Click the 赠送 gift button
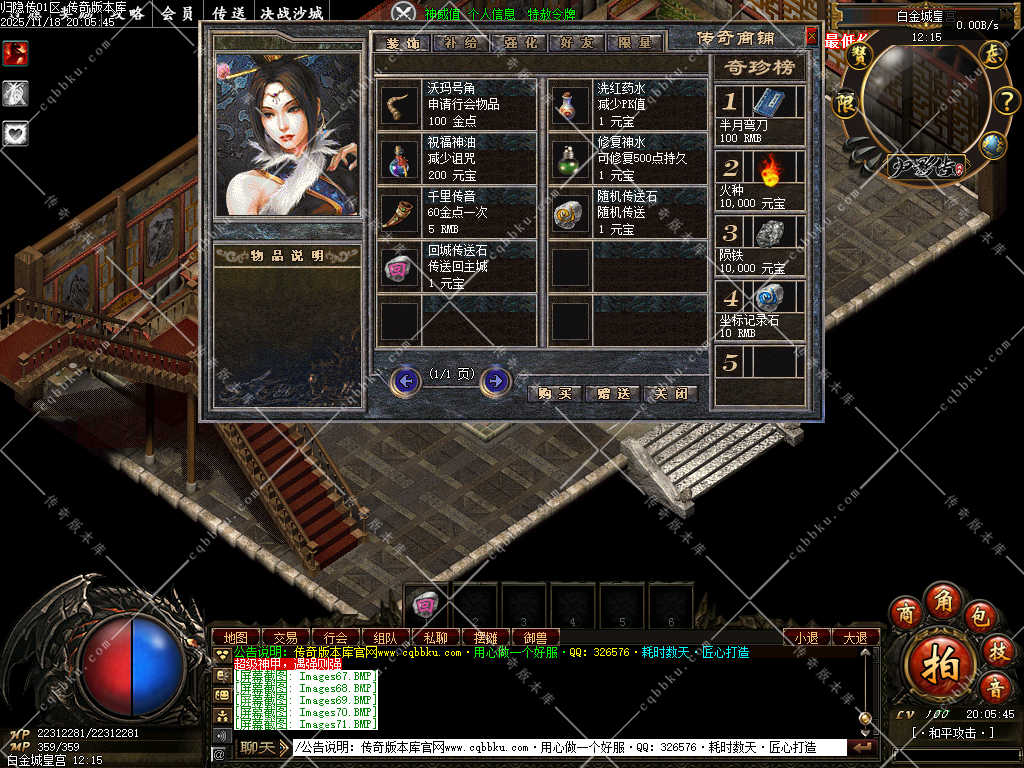 [612, 393]
